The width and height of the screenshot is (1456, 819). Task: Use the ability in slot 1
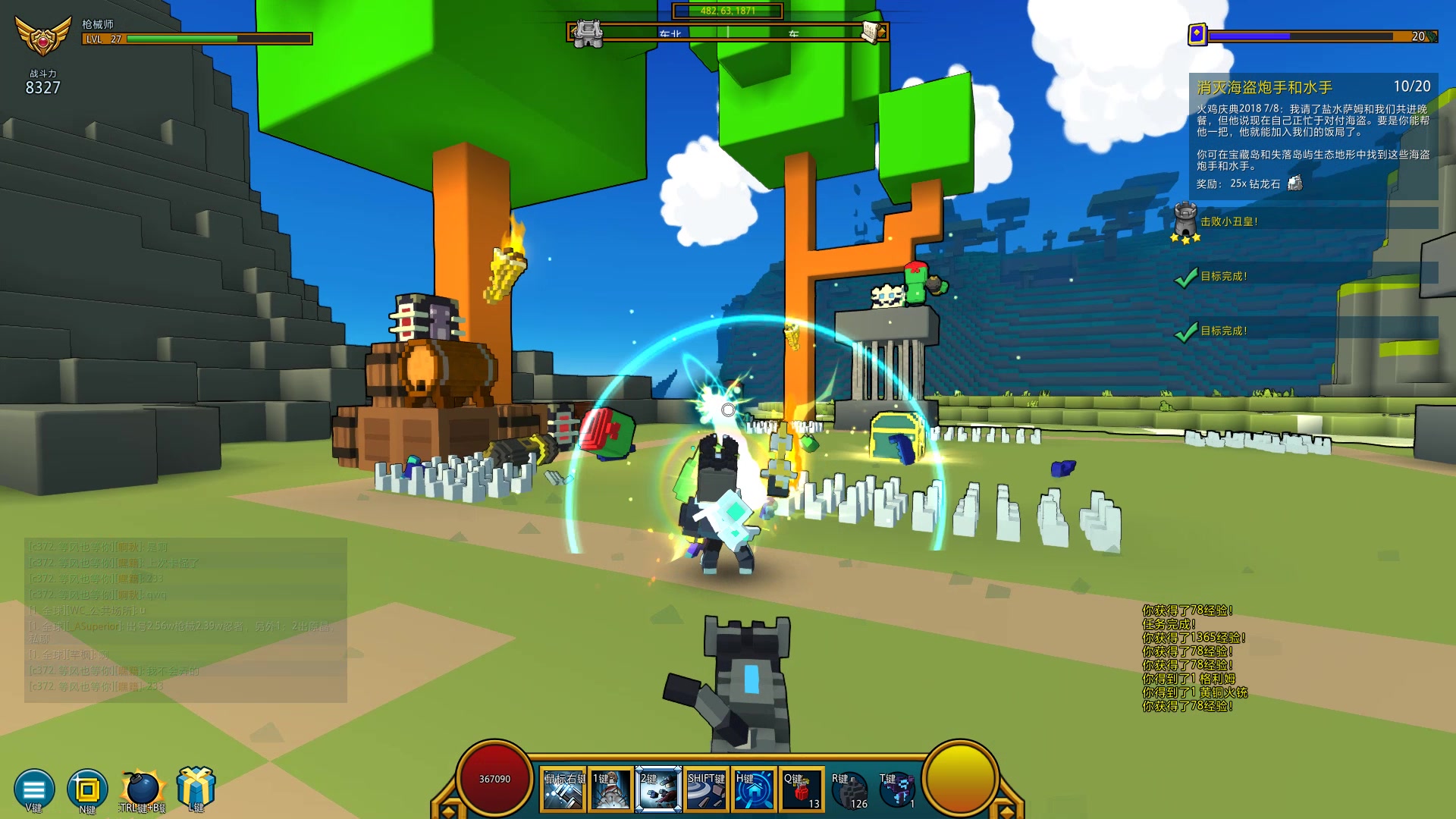point(610,790)
